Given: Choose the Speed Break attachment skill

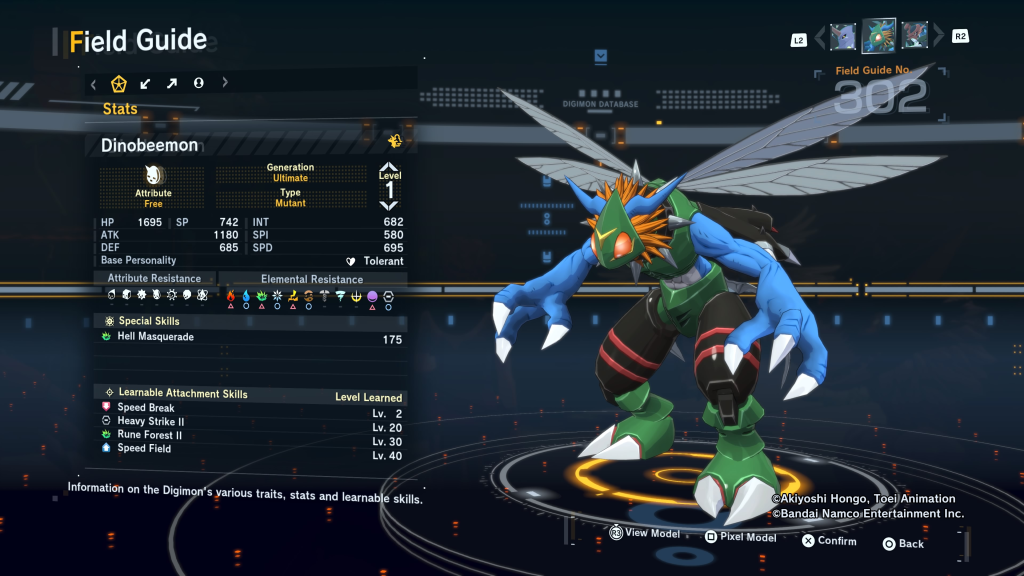Looking at the screenshot, I should click(x=146, y=408).
